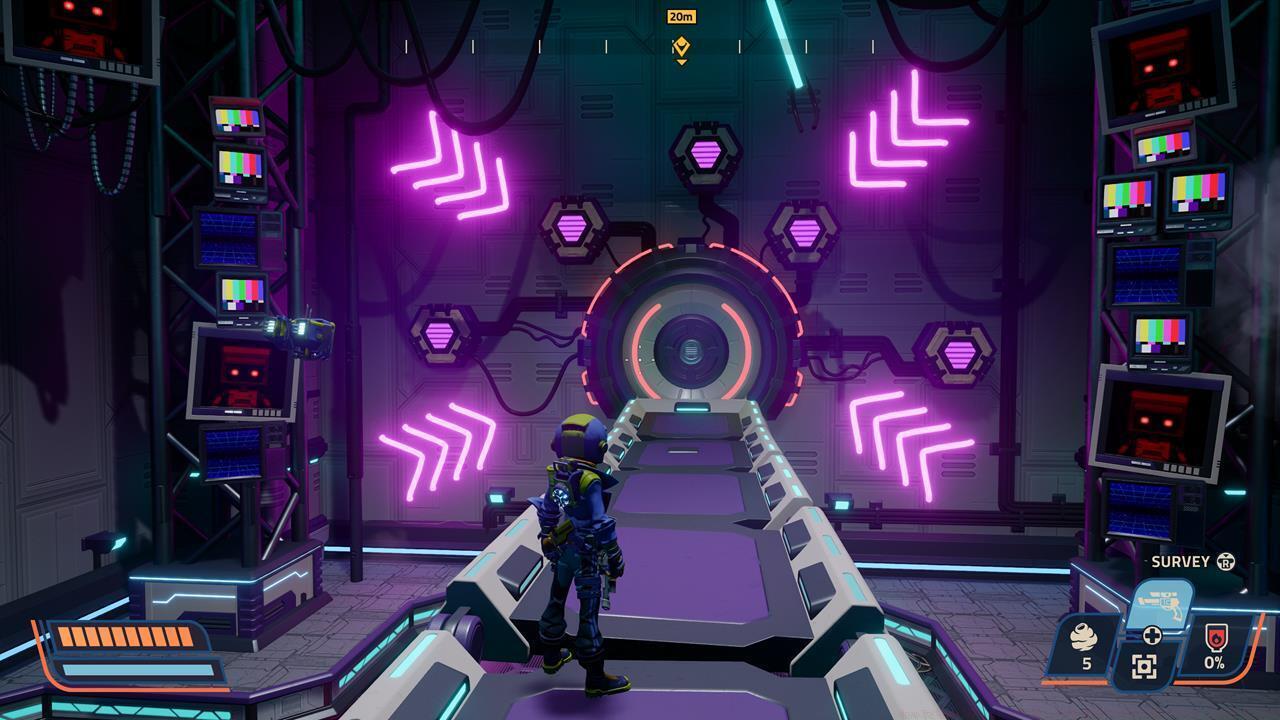Activate the SURVEY action label

pos(1180,562)
